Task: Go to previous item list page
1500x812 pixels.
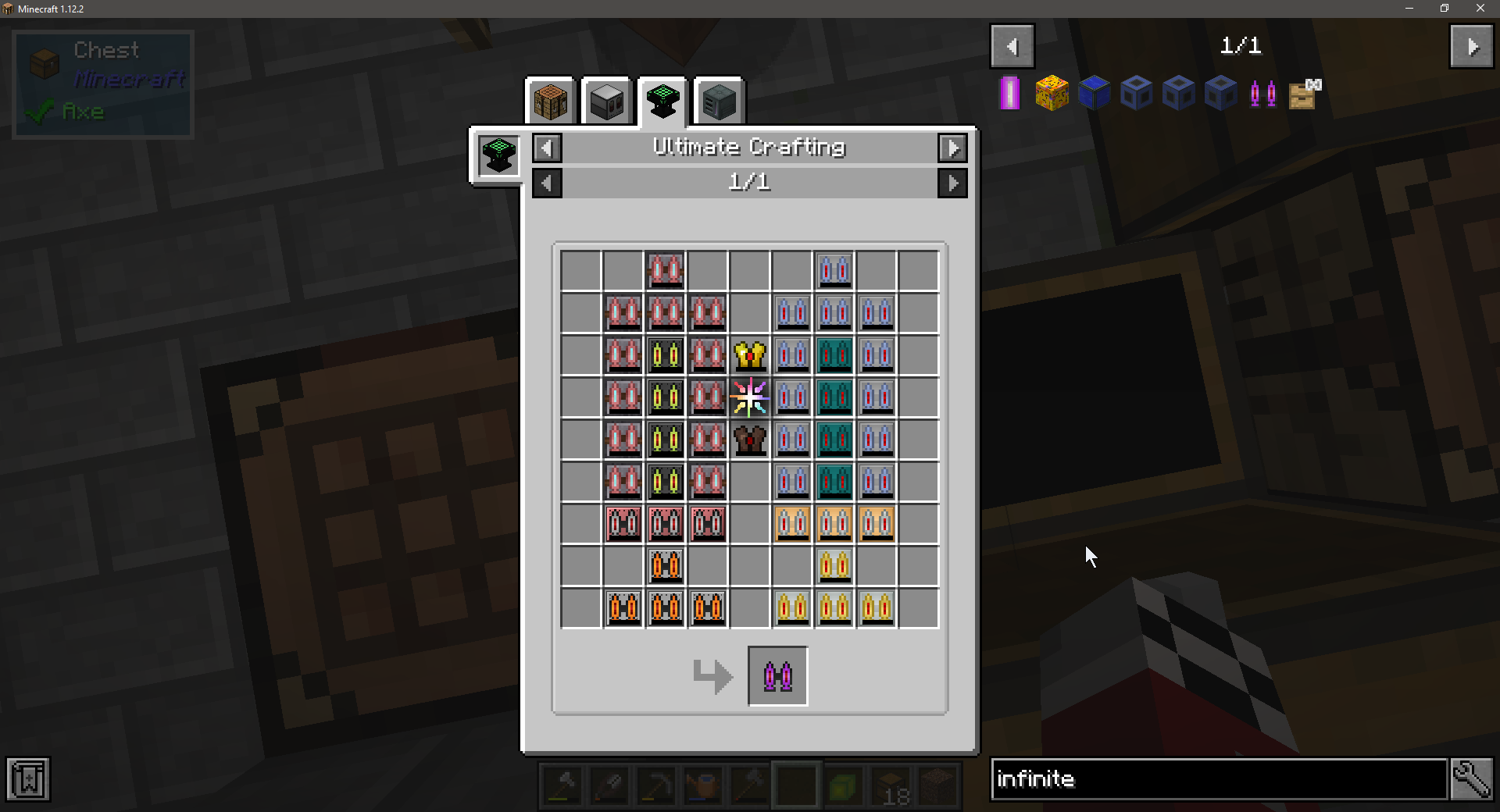Action: tap(1012, 47)
